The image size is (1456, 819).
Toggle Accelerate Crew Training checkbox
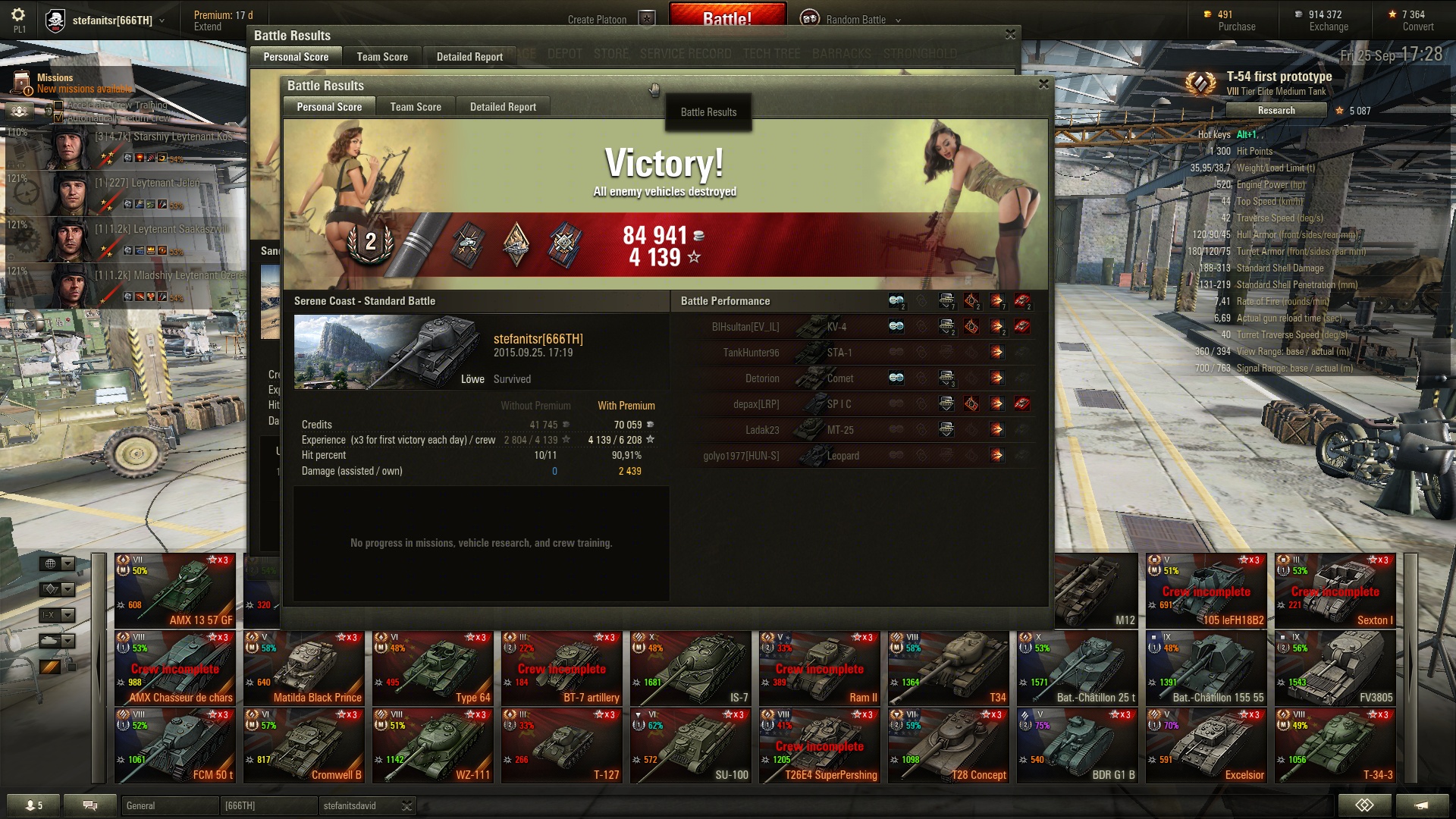pos(58,105)
